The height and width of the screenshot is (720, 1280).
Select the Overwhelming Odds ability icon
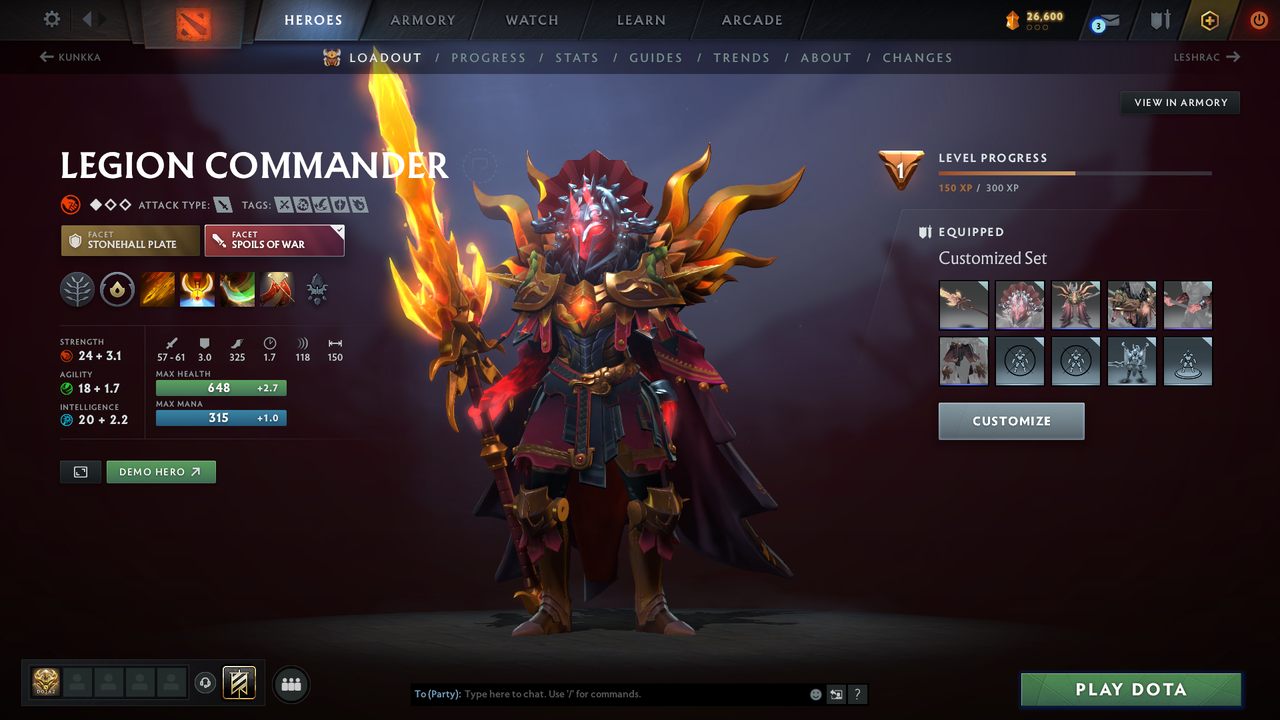[157, 290]
